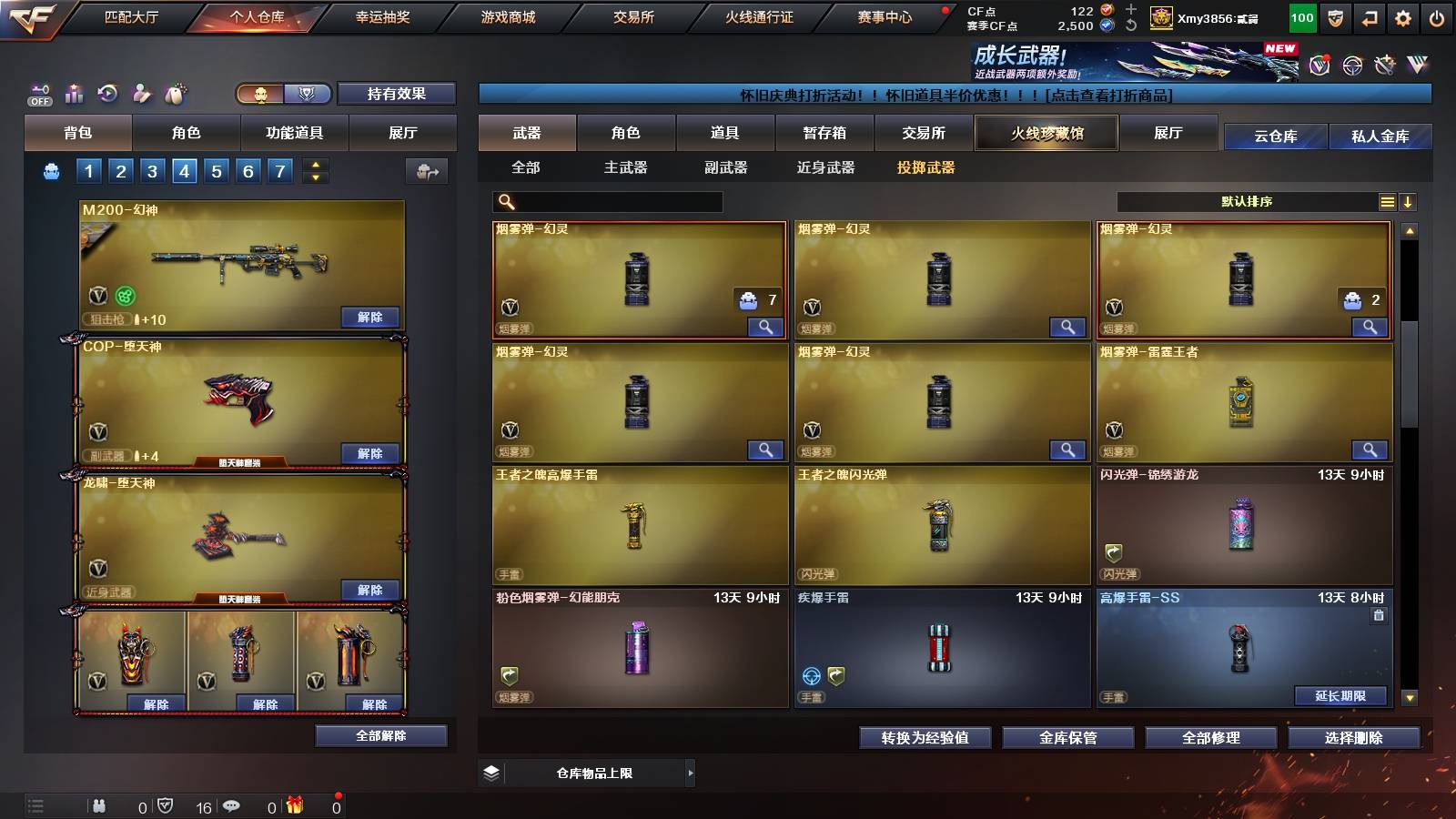Expand the 仓库物品上限 section
Screen dimensions: 1456x819
pos(691,772)
